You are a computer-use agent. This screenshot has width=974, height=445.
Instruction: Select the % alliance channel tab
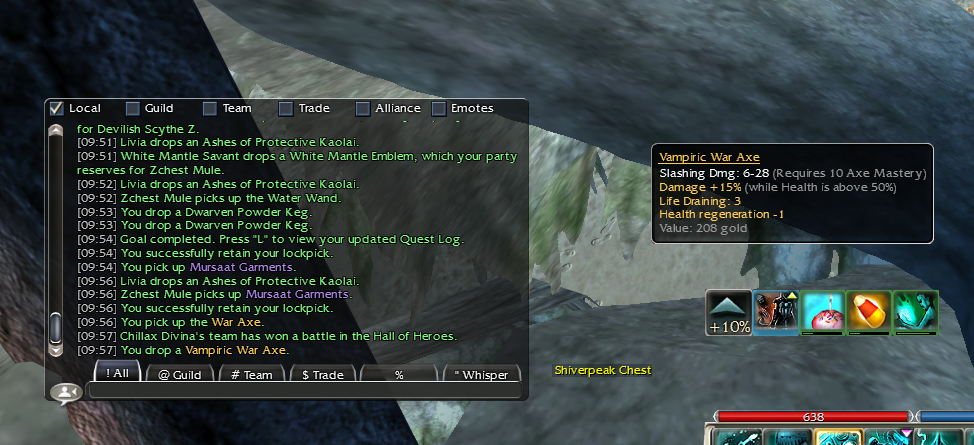pyautogui.click(x=398, y=374)
